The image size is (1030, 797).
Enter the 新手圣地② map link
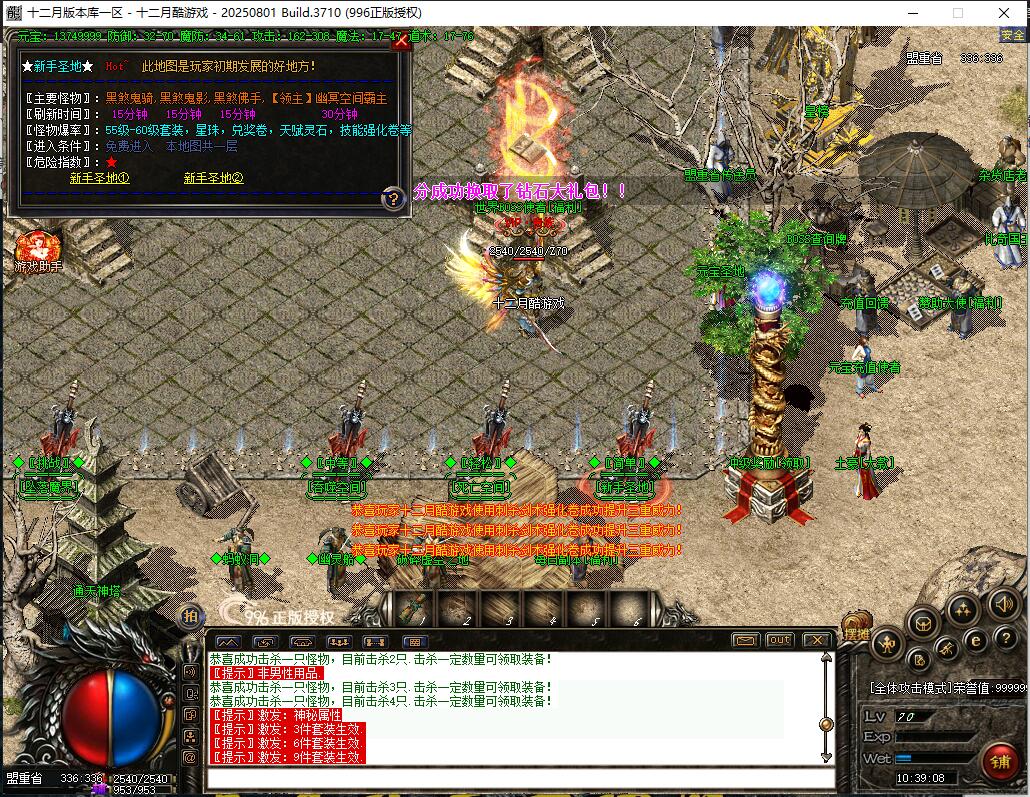[213, 178]
